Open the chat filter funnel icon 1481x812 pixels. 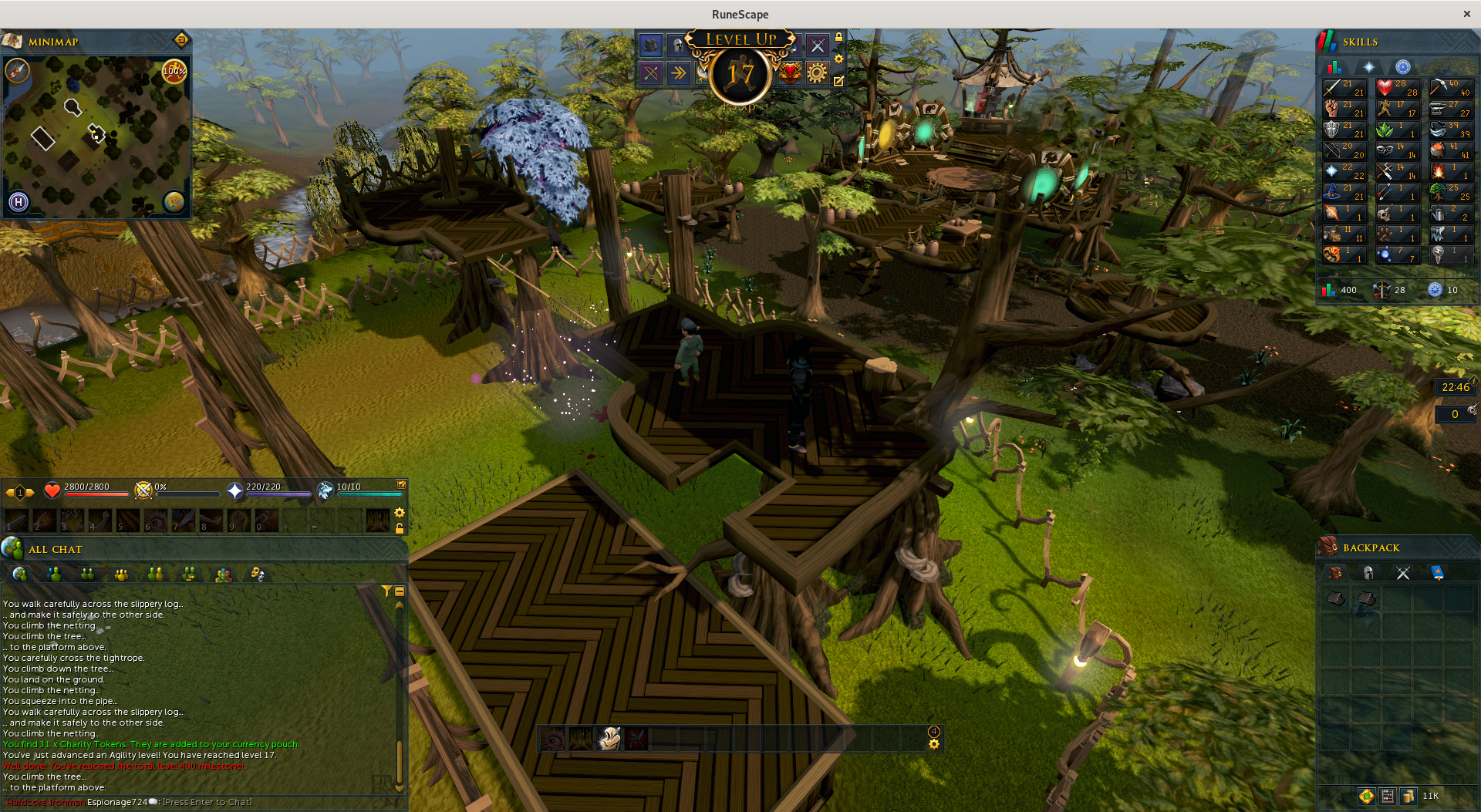click(386, 591)
